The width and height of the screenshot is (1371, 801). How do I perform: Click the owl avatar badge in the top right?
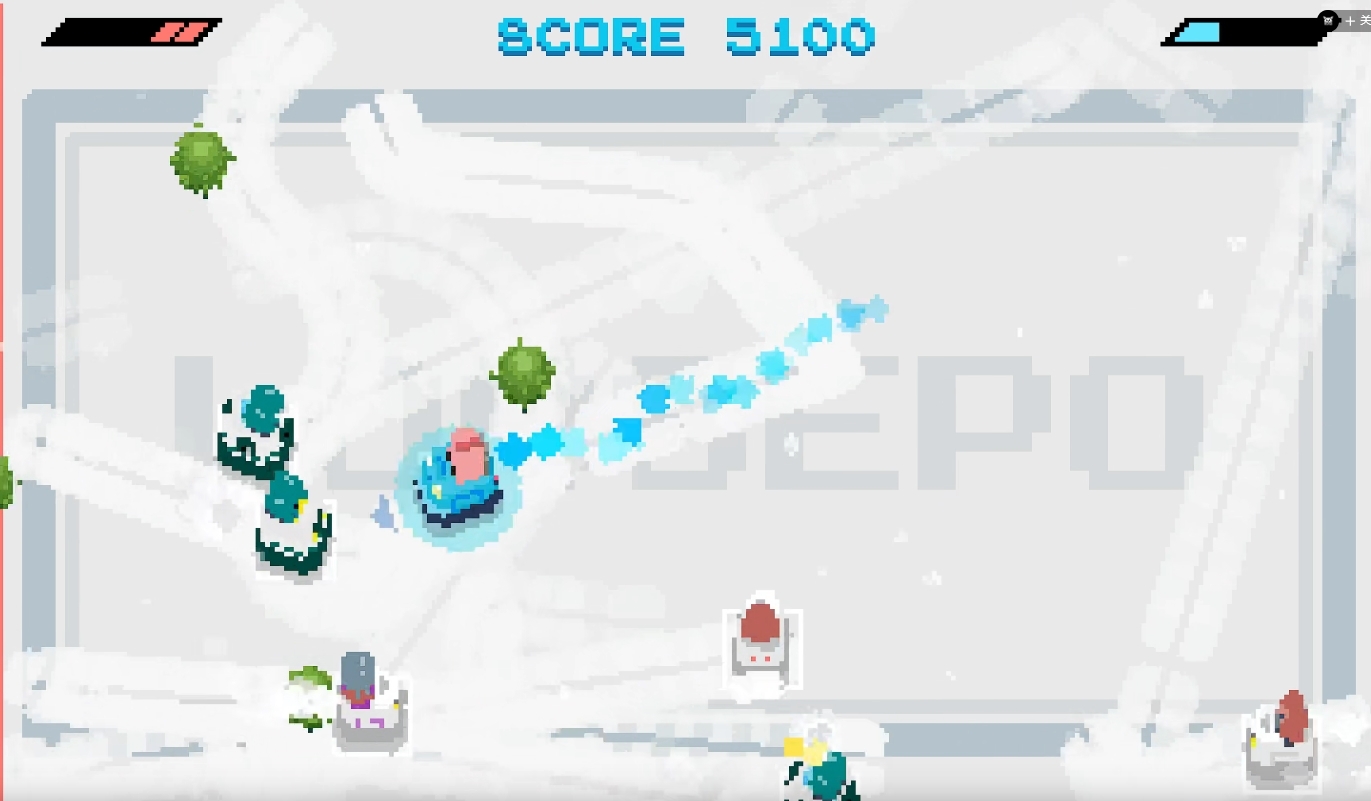tap(1328, 20)
